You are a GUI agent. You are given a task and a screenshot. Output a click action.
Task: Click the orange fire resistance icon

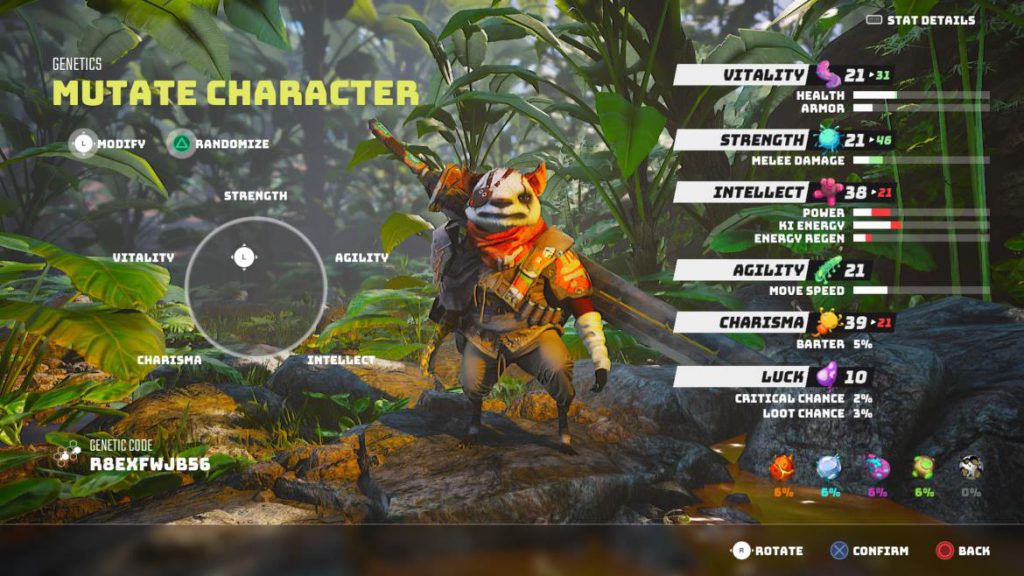[x=783, y=467]
